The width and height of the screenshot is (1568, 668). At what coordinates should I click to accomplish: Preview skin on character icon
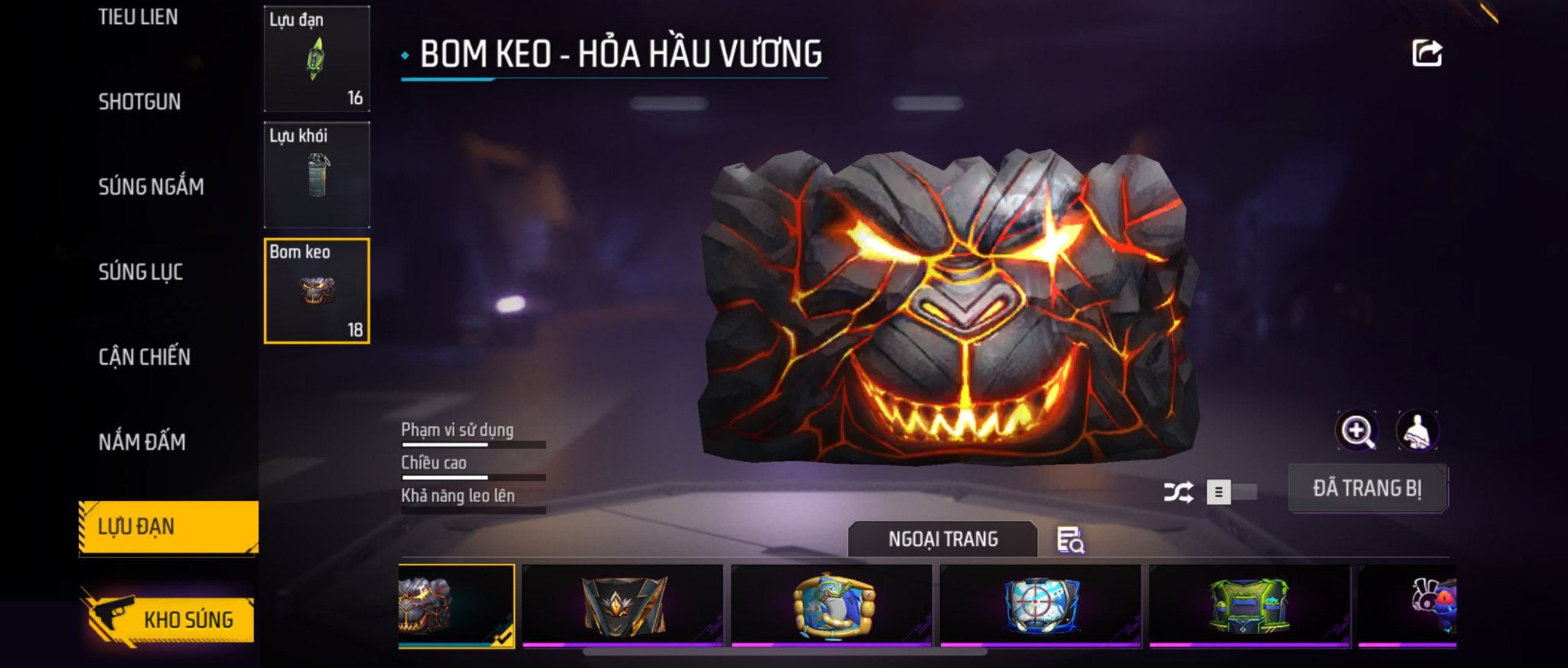[x=1417, y=431]
